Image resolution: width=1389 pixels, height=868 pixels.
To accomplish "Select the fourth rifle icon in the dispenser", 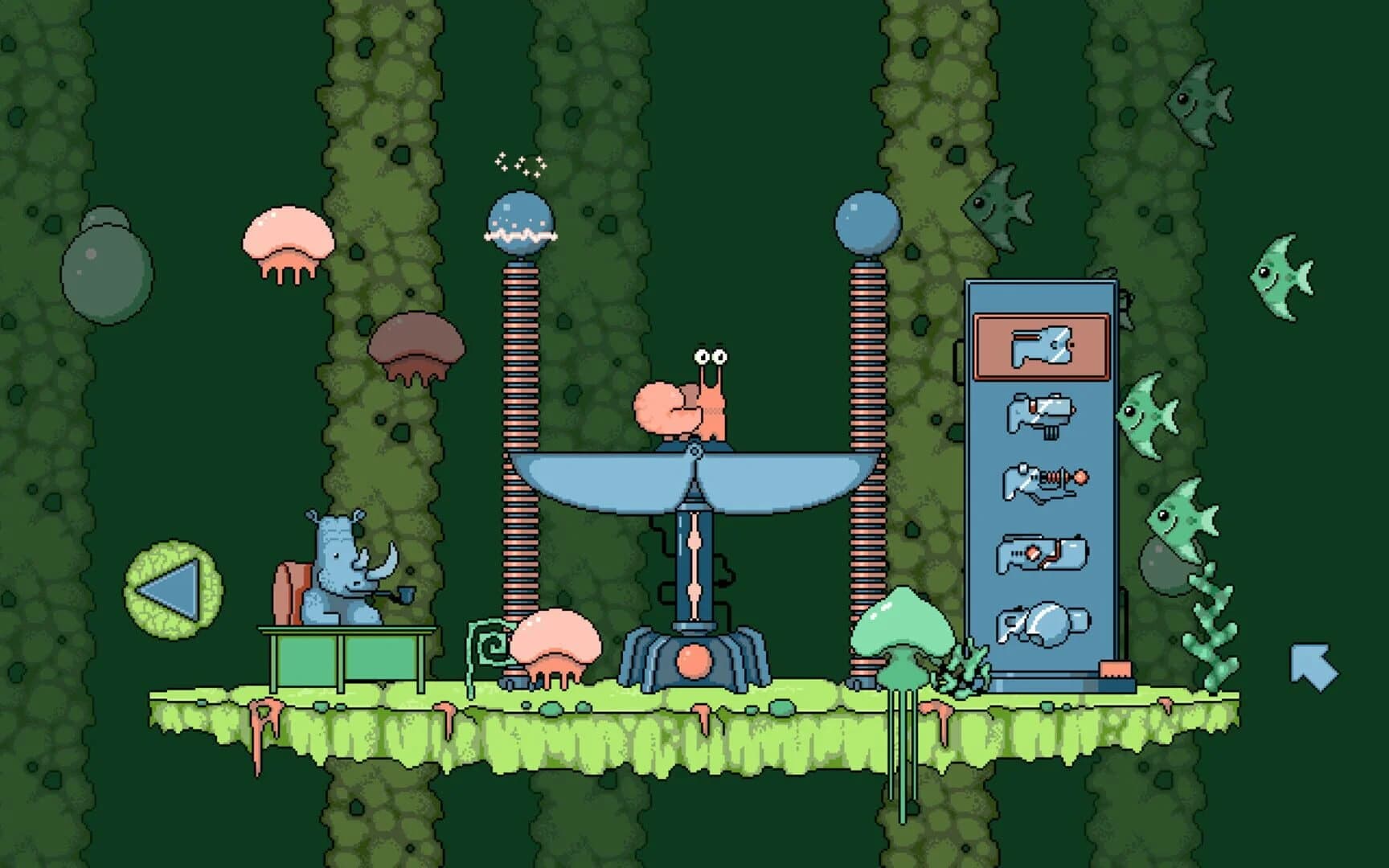I will (x=1042, y=551).
